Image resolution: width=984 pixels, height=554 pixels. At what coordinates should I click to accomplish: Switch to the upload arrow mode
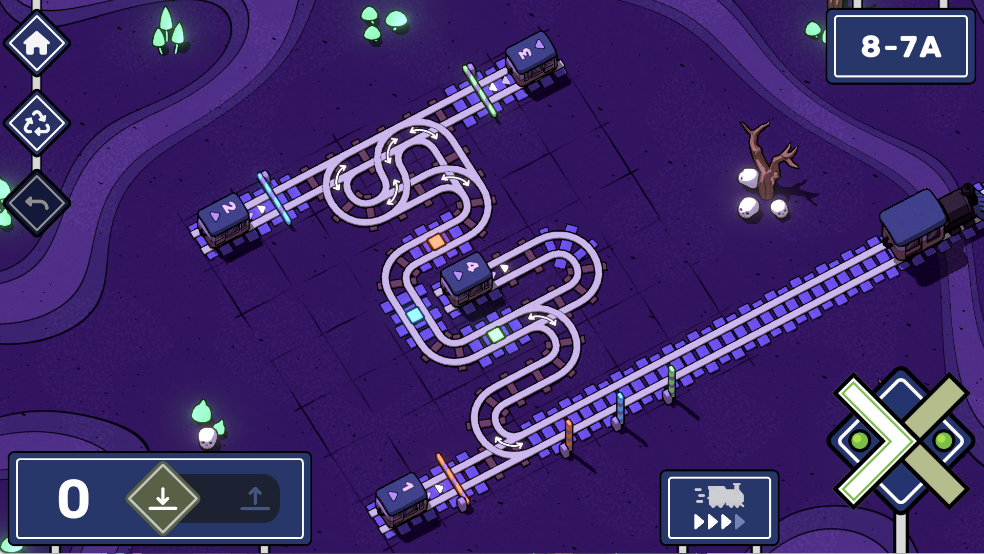(253, 498)
